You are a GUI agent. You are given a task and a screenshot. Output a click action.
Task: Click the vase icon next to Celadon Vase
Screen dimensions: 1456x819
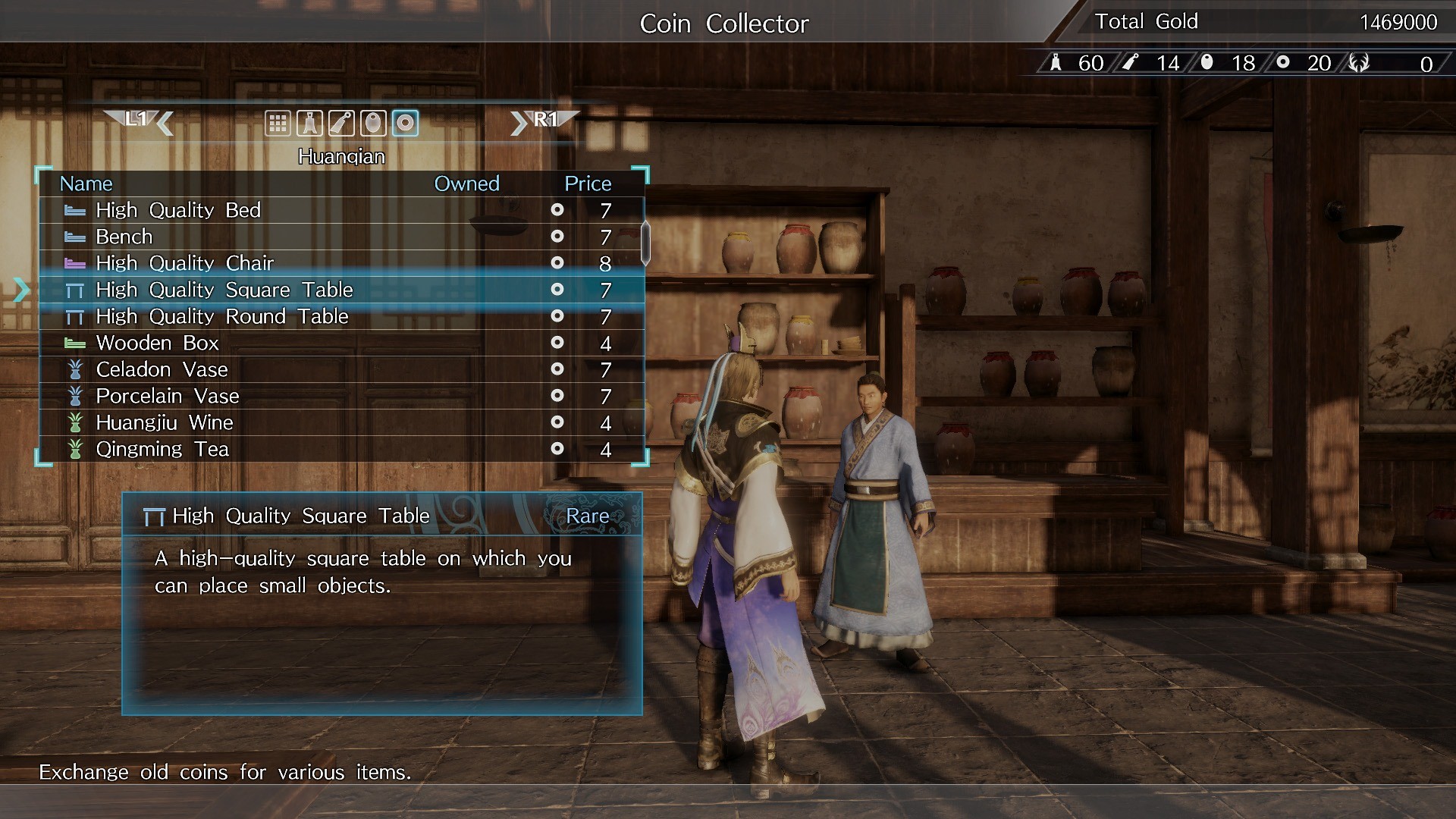[75, 369]
